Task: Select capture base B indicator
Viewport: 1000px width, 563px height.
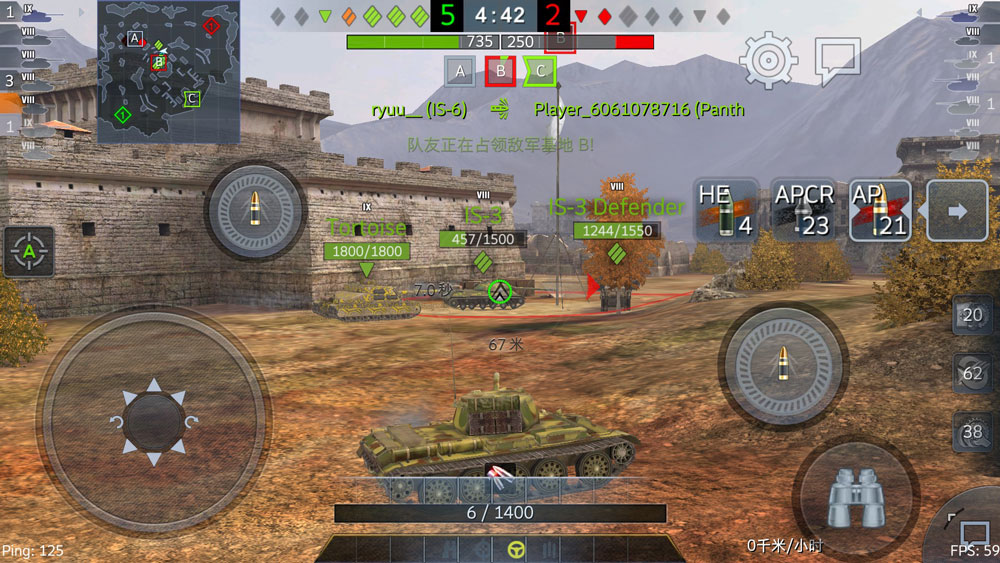Action: (500, 71)
